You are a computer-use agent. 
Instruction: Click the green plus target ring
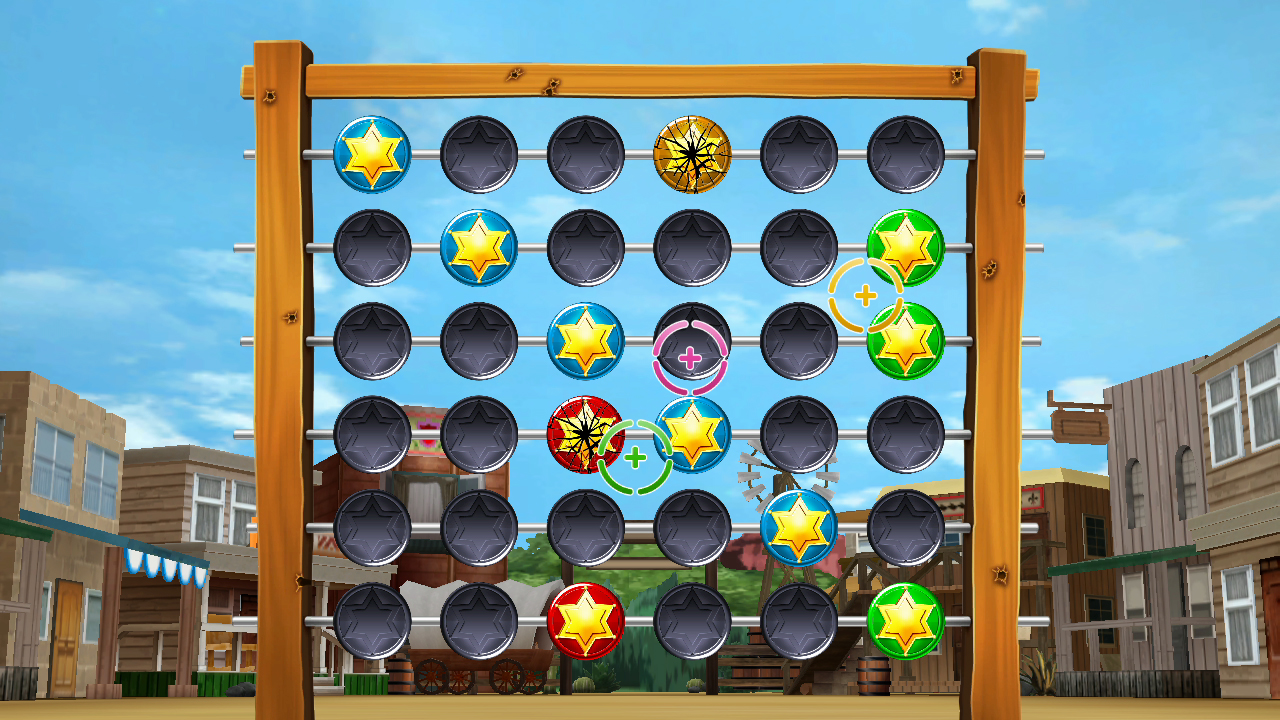click(x=635, y=455)
